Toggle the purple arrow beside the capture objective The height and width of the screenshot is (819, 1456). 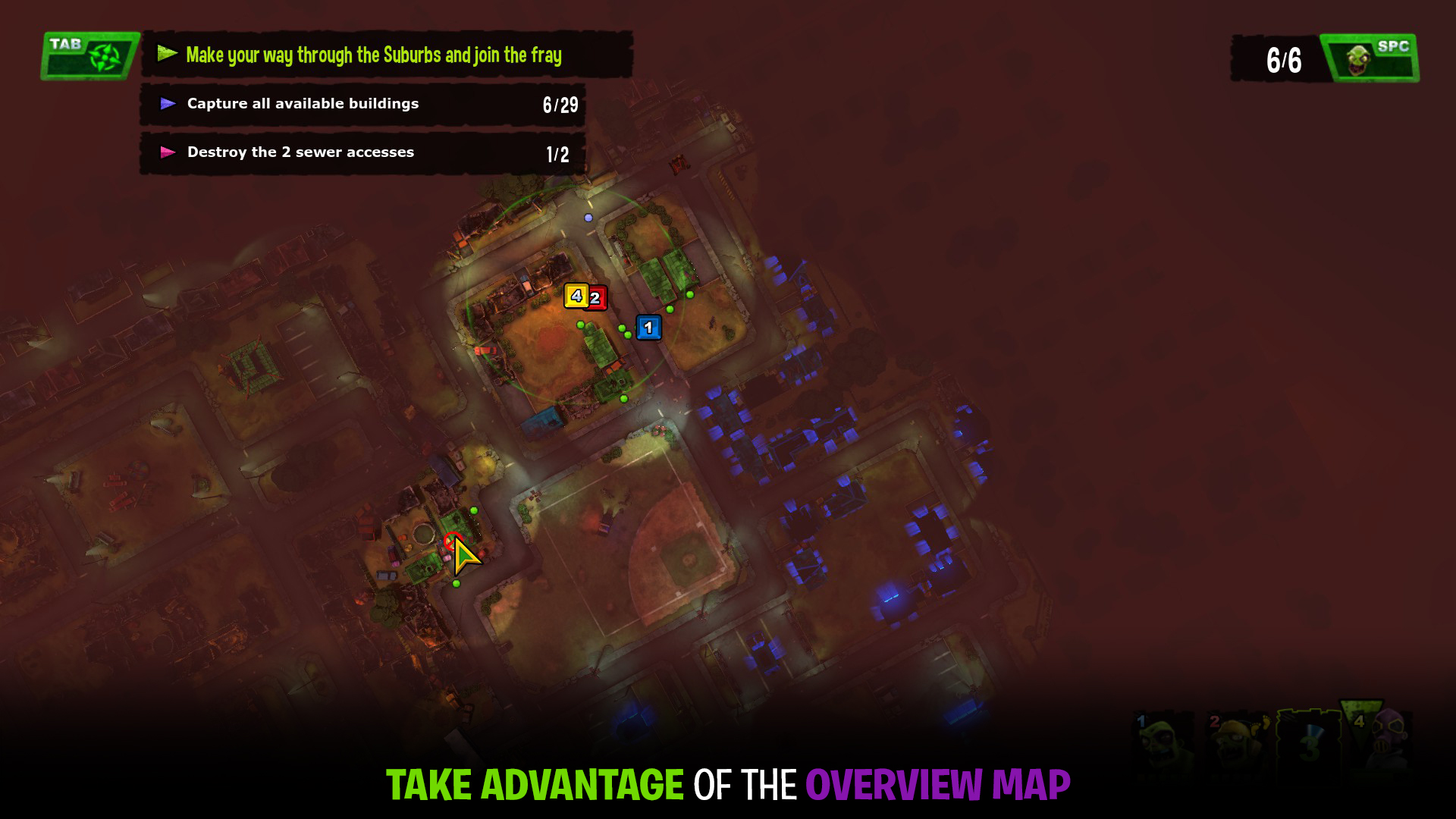[168, 103]
